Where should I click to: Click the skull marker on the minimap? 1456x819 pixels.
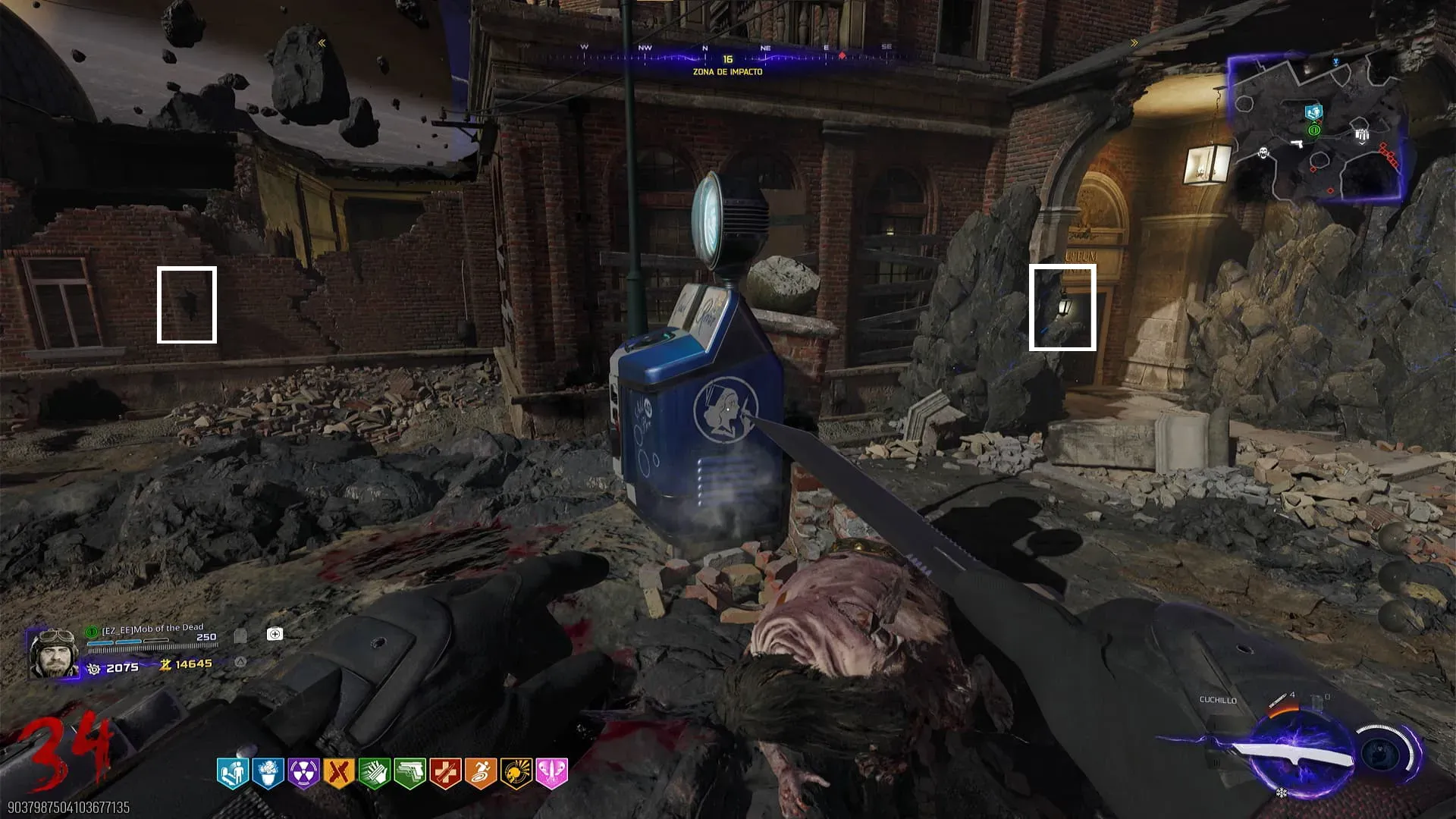point(1263,153)
